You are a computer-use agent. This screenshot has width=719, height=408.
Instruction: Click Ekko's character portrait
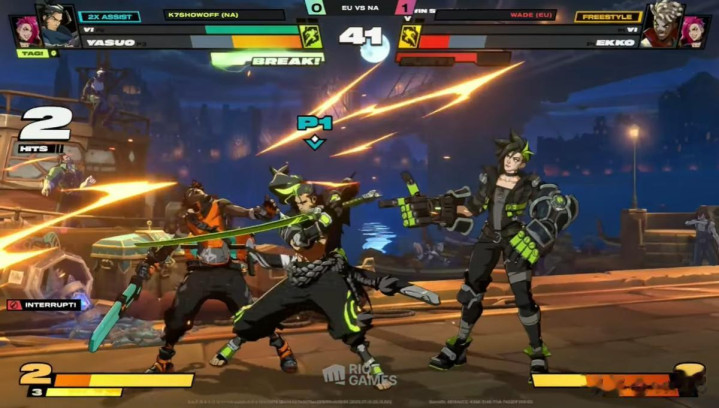coord(662,24)
